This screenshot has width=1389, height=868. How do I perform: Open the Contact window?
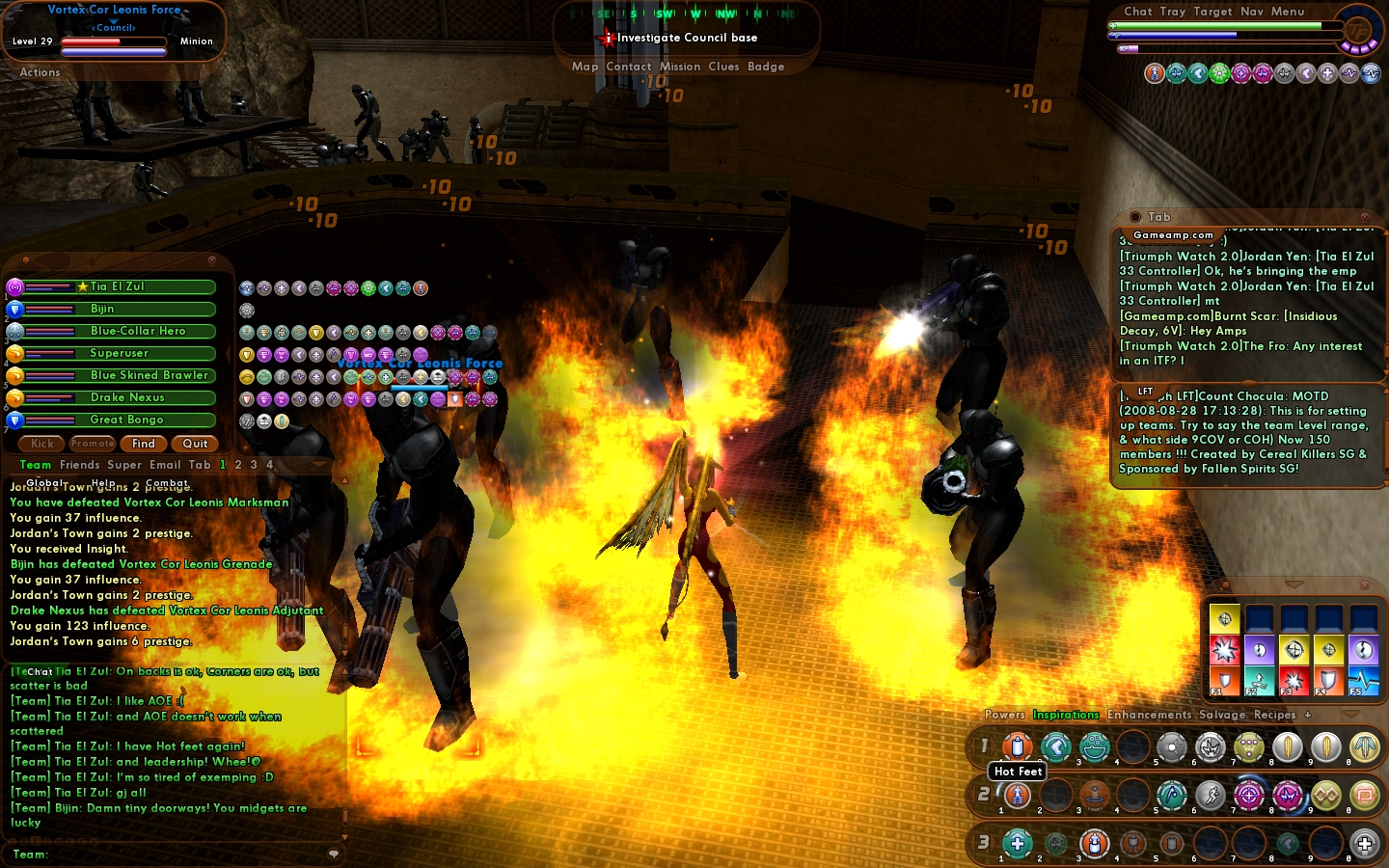629,67
